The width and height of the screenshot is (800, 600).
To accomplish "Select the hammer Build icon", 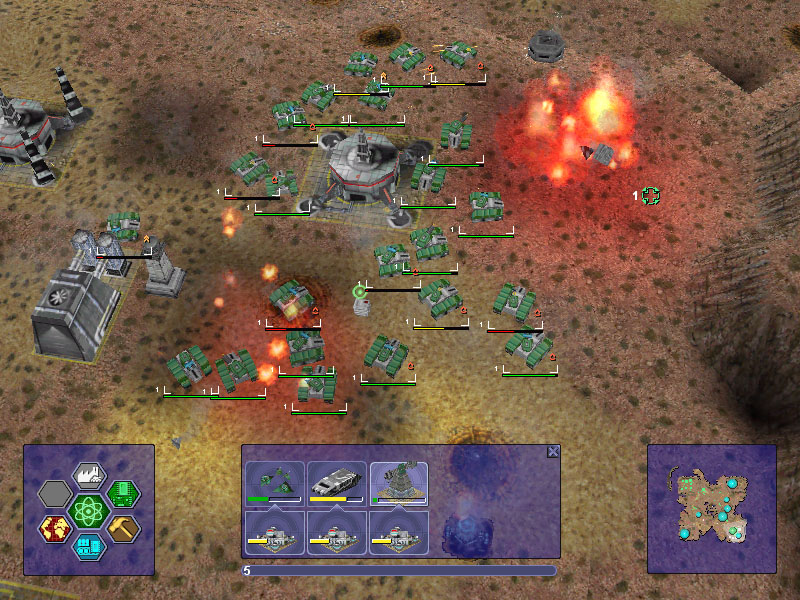I will coord(123,527).
